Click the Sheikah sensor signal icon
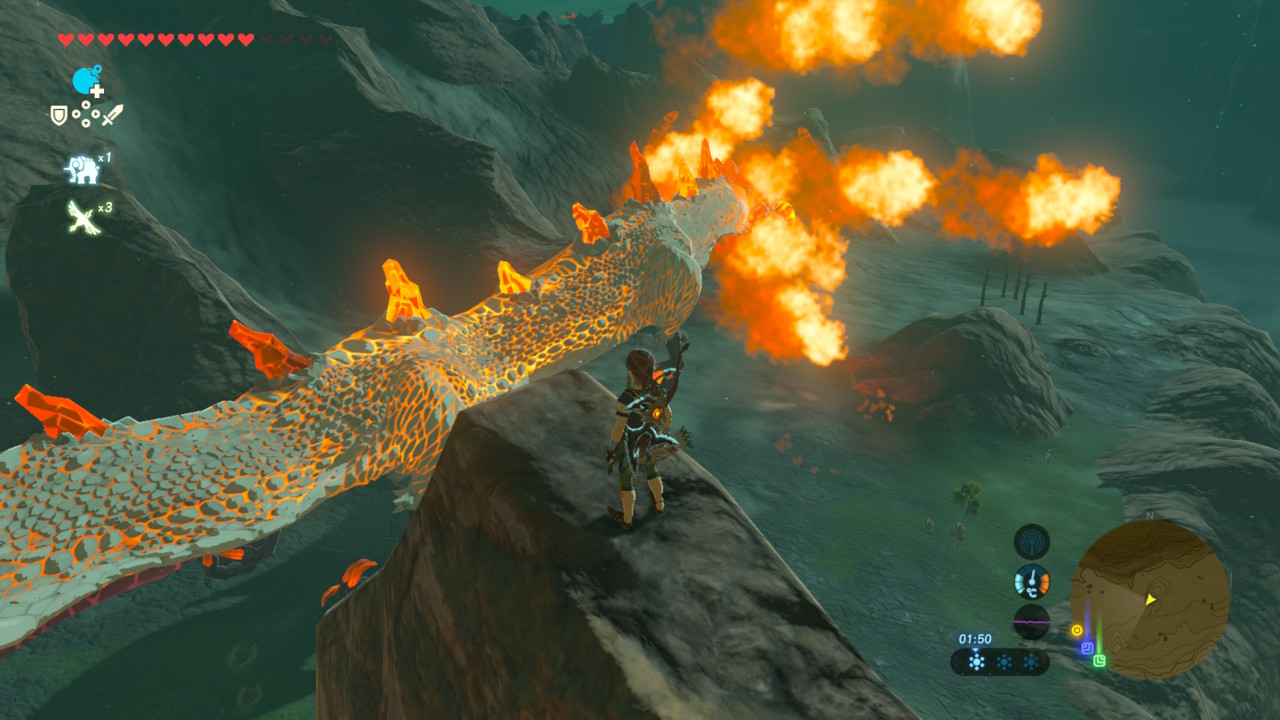This screenshot has width=1280, height=720. tap(1031, 542)
